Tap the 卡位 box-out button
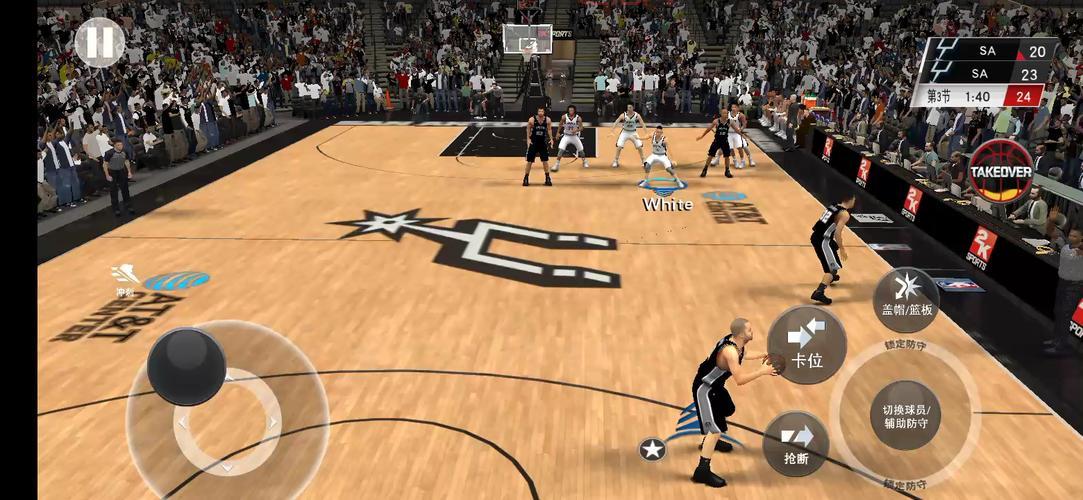Viewport: 1083px width, 500px height. (806, 345)
